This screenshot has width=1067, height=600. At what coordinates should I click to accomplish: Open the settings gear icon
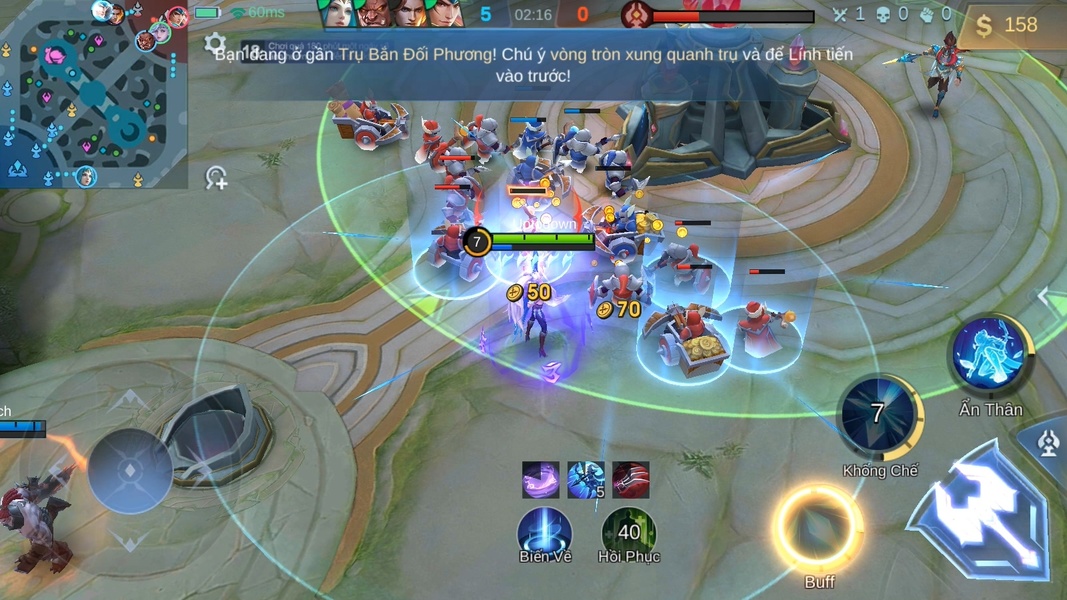[x=215, y=43]
